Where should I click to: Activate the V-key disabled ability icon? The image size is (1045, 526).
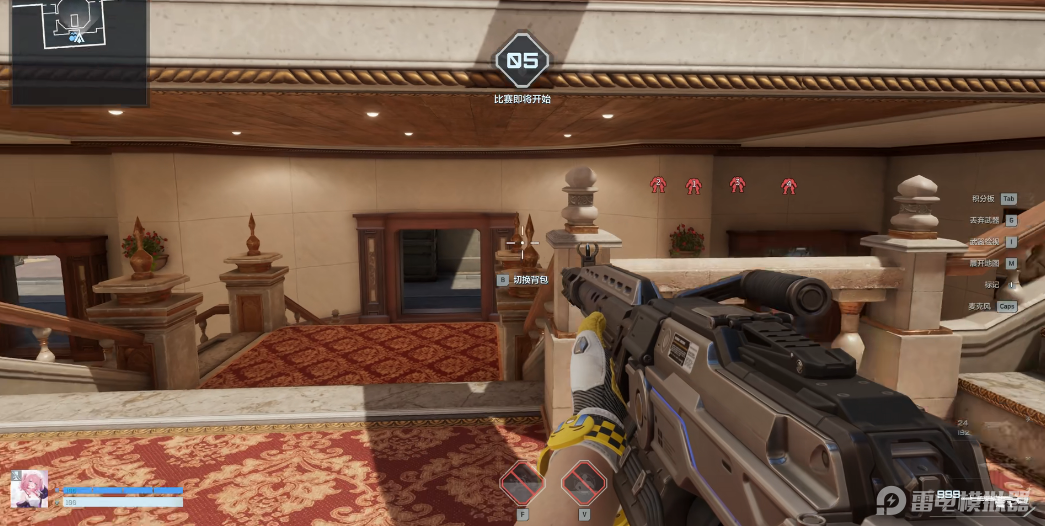pyautogui.click(x=584, y=483)
